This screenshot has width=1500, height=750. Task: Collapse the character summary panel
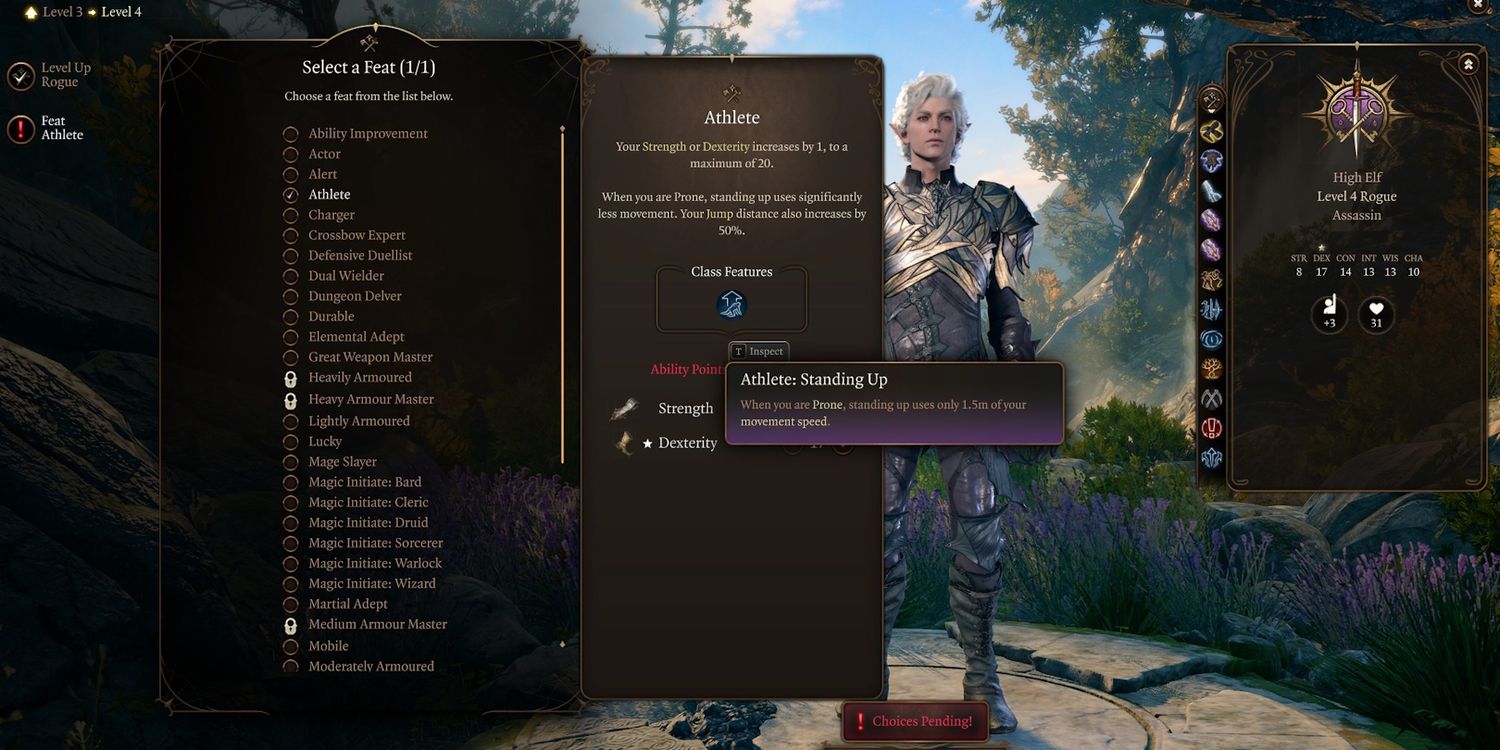pos(1468,64)
